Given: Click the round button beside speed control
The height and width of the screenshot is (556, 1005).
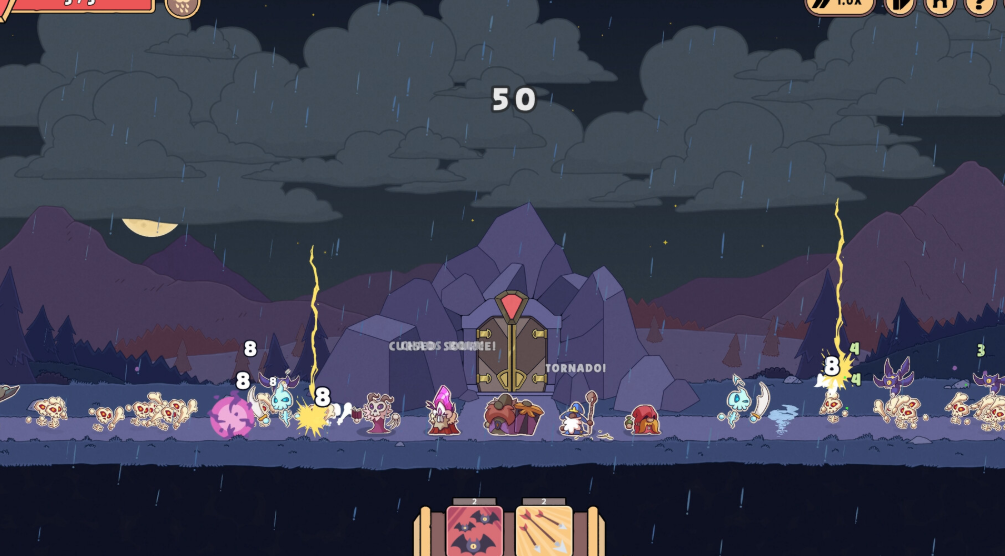Looking at the screenshot, I should point(899,4).
